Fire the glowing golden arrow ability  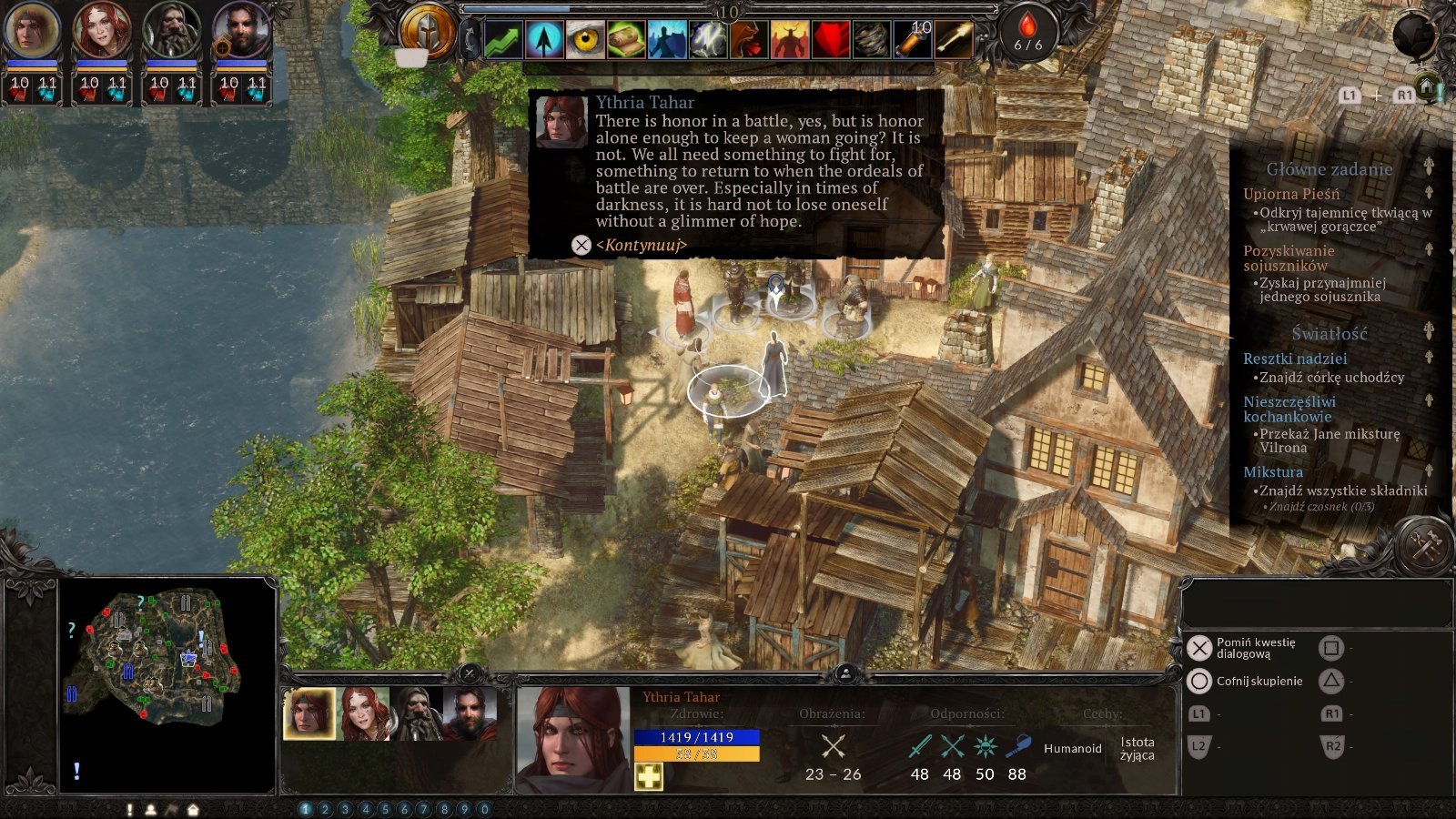click(953, 40)
